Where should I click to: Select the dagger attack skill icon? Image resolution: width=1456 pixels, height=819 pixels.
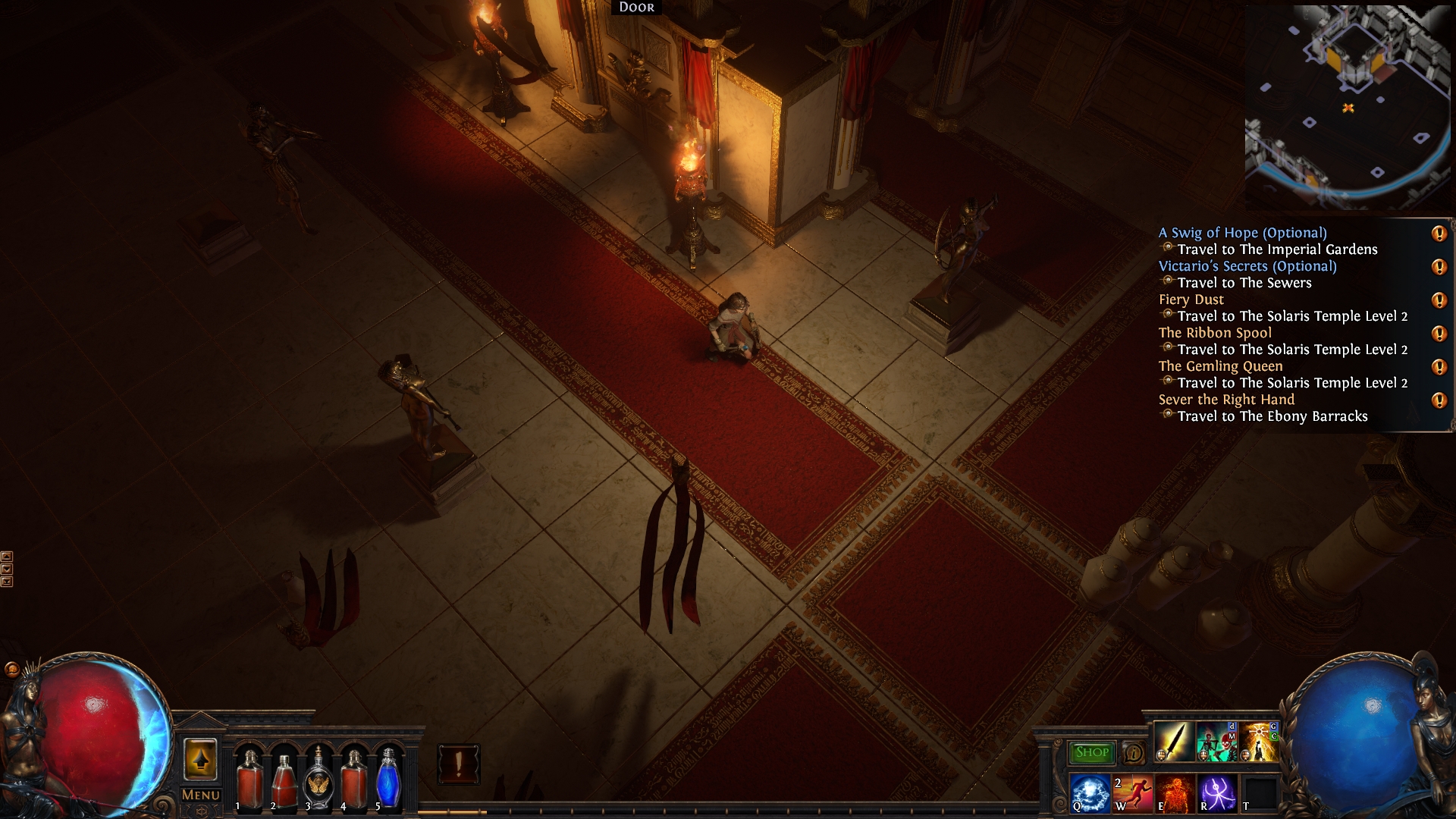coord(1173,742)
